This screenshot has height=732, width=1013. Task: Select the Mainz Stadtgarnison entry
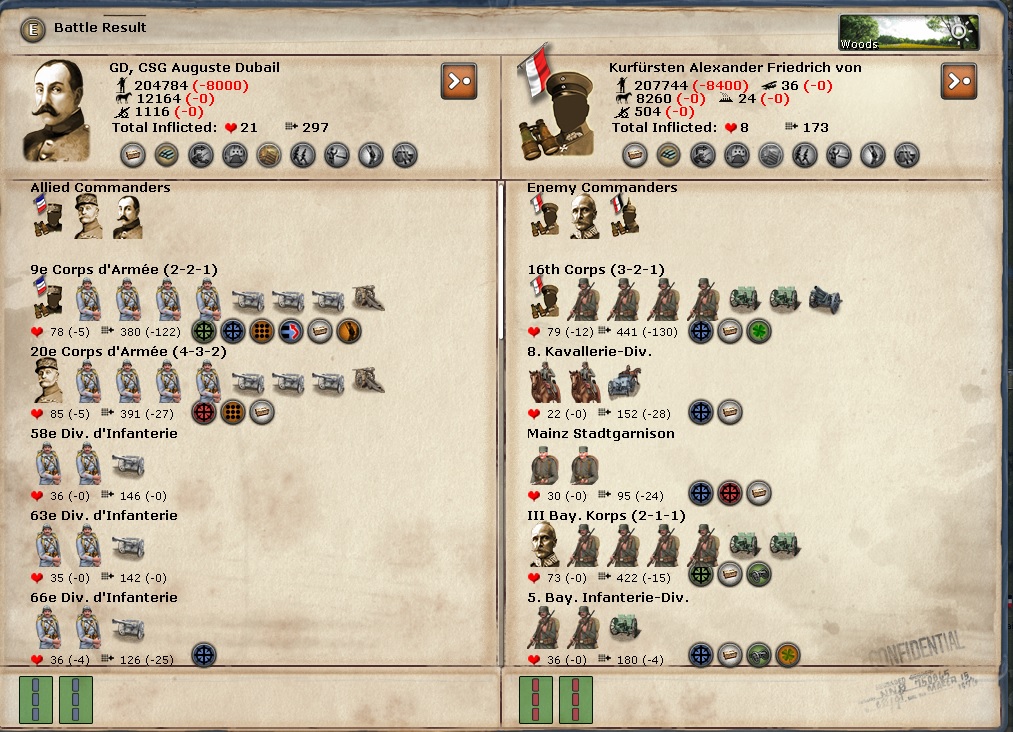(x=601, y=434)
